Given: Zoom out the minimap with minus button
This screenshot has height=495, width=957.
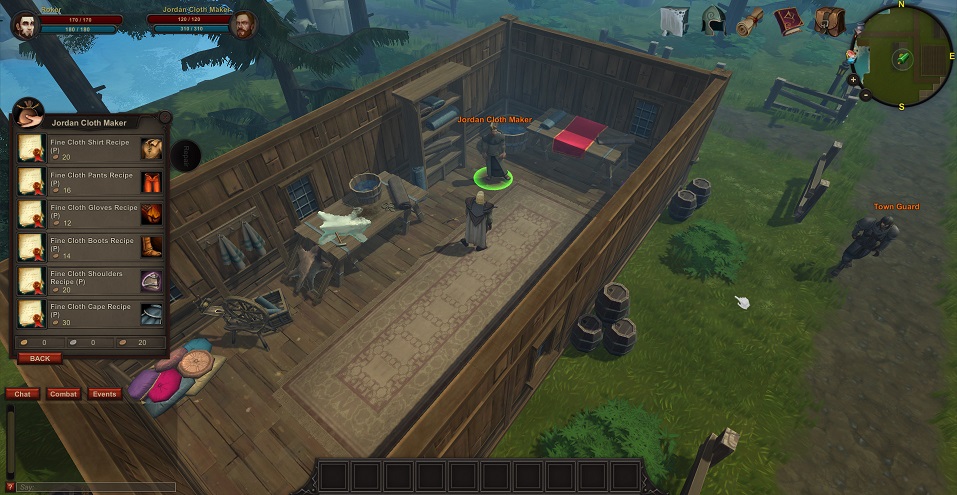Looking at the screenshot, I should click(x=865, y=96).
